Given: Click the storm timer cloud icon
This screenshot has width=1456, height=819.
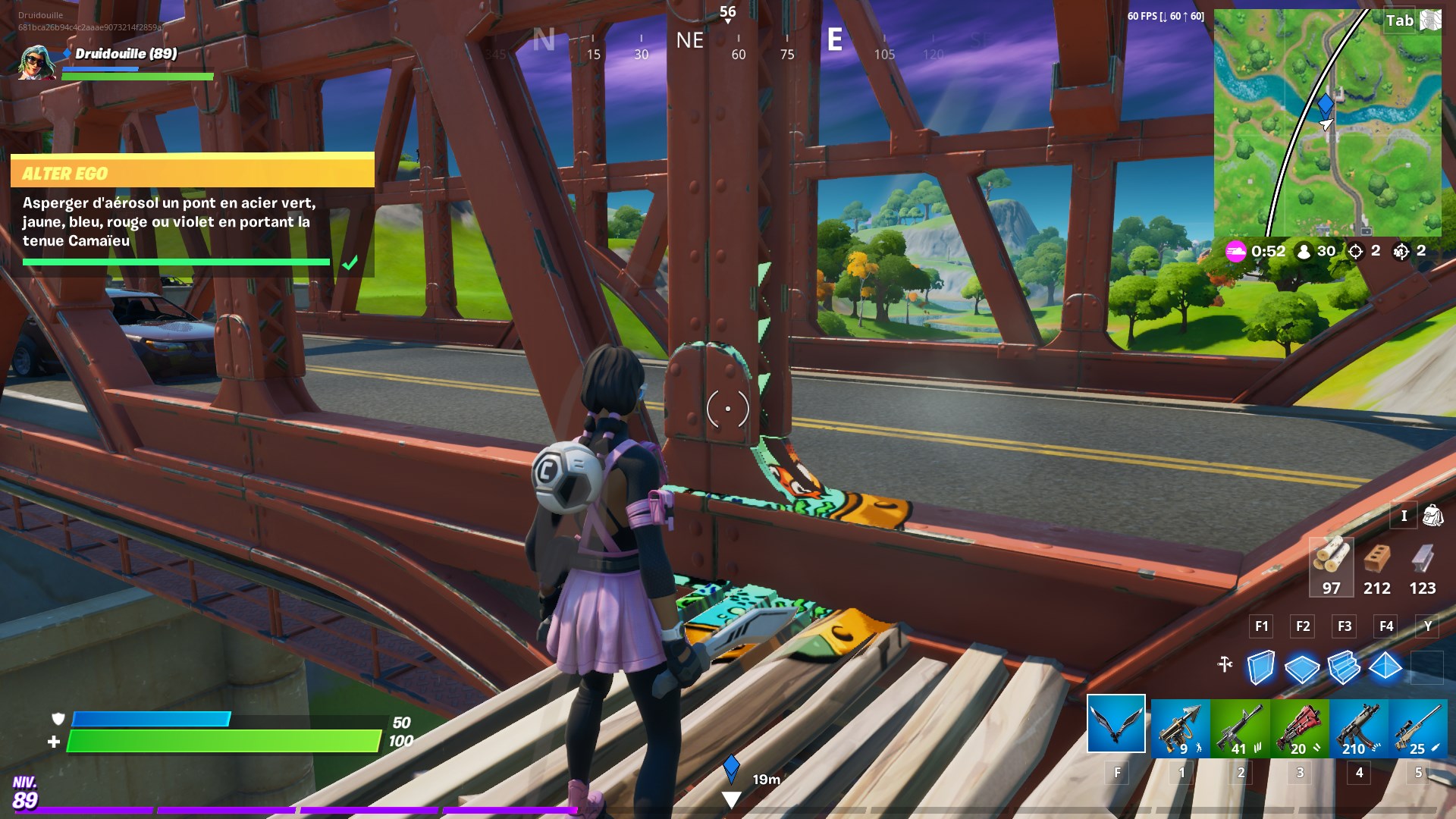Looking at the screenshot, I should 1235,251.
